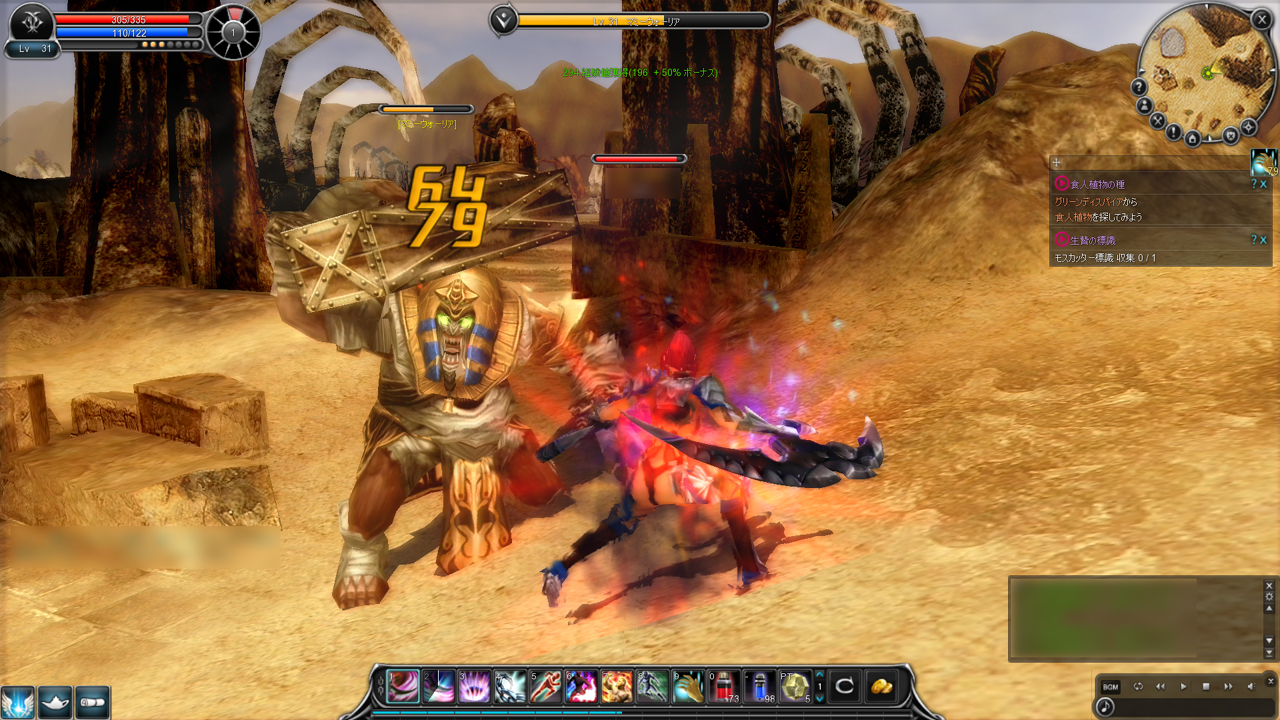The image size is (1280, 720).
Task: Trigger the red running-figure skill in slot 5
Action: coord(546,686)
